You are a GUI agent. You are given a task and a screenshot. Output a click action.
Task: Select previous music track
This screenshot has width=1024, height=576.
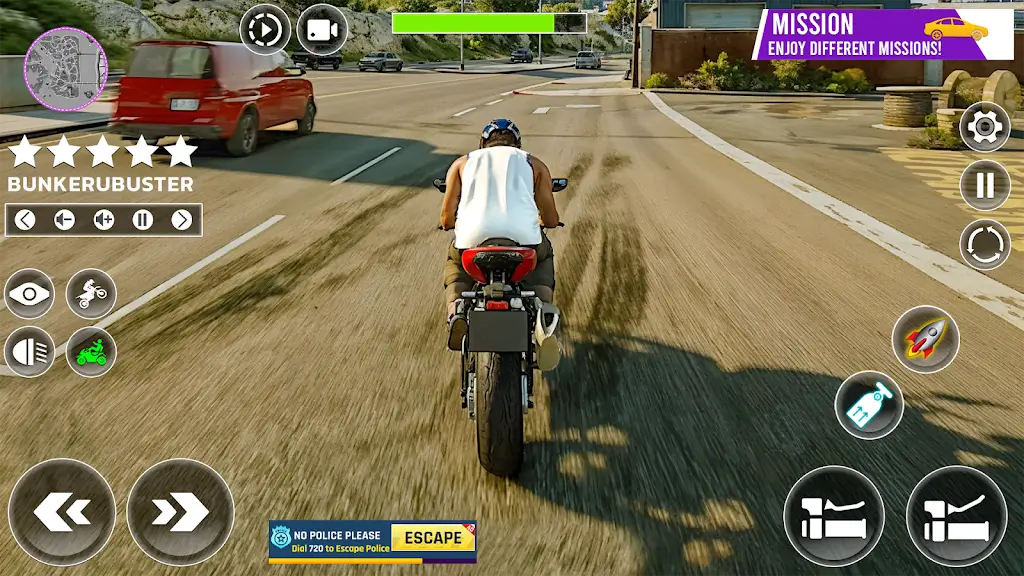(x=25, y=220)
